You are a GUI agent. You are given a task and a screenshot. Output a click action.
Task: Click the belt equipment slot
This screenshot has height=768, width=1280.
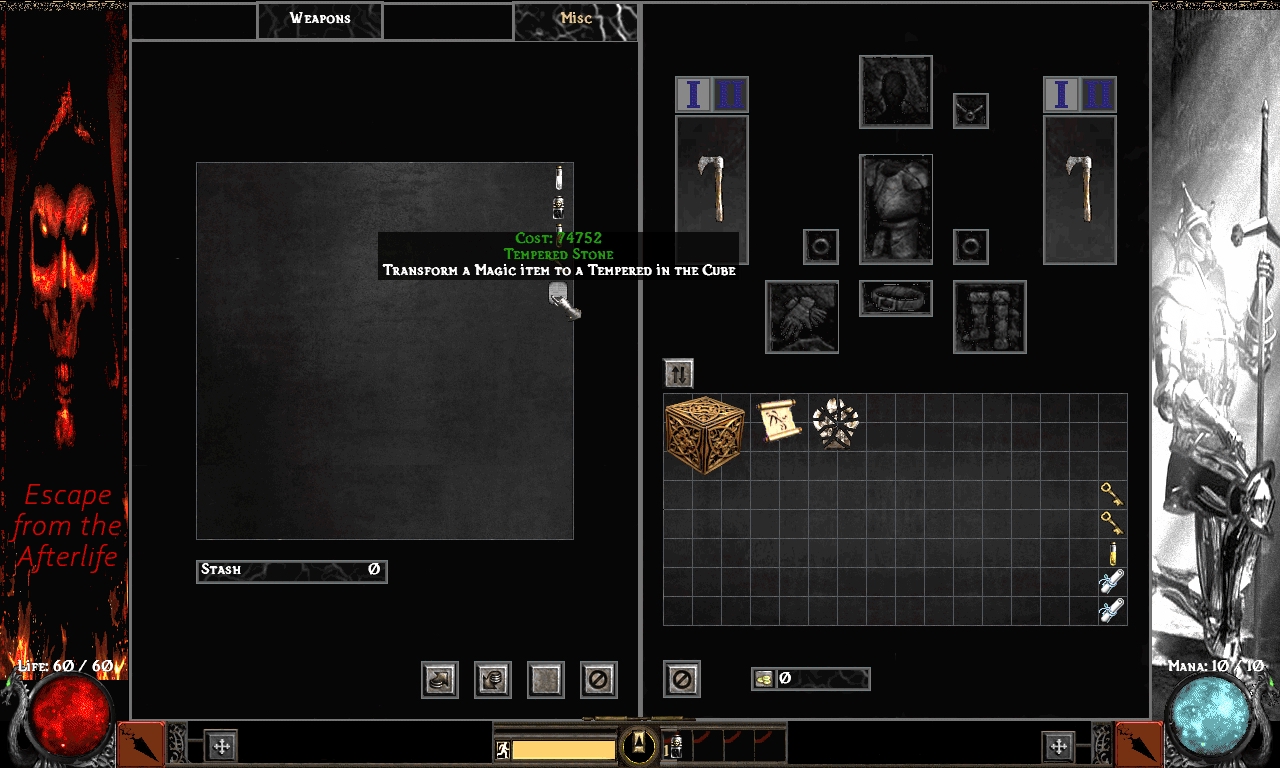896,298
